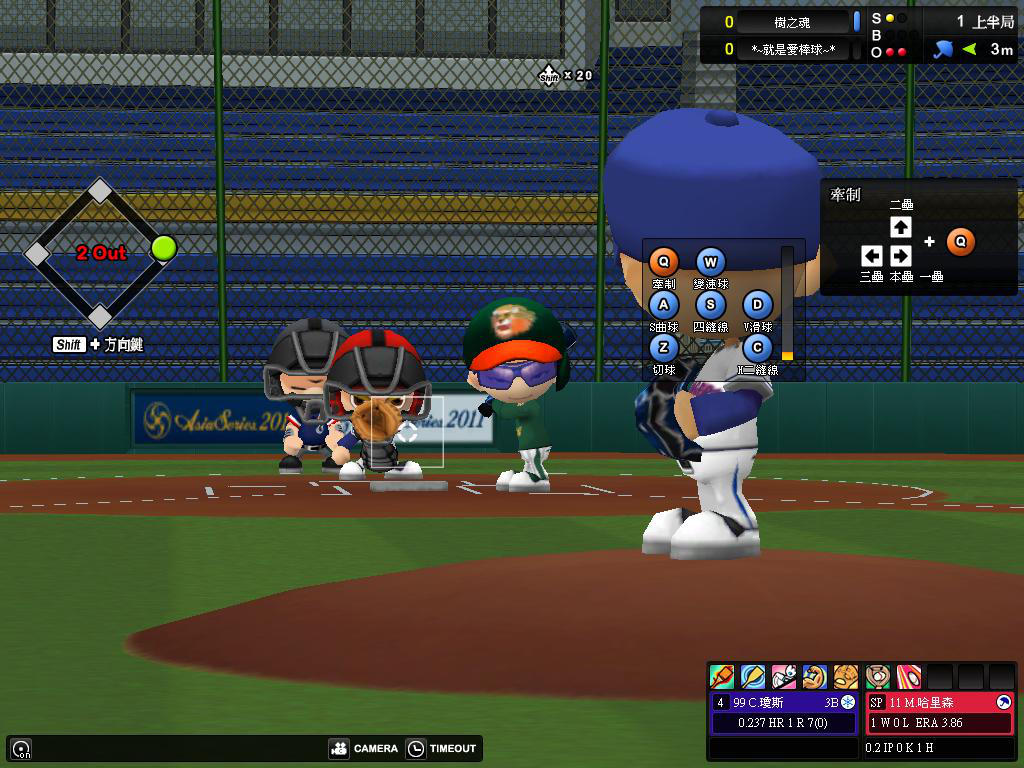This screenshot has width=1024, height=768.
Task: Choose the pink sliding player skill icon
Action: click(x=784, y=677)
